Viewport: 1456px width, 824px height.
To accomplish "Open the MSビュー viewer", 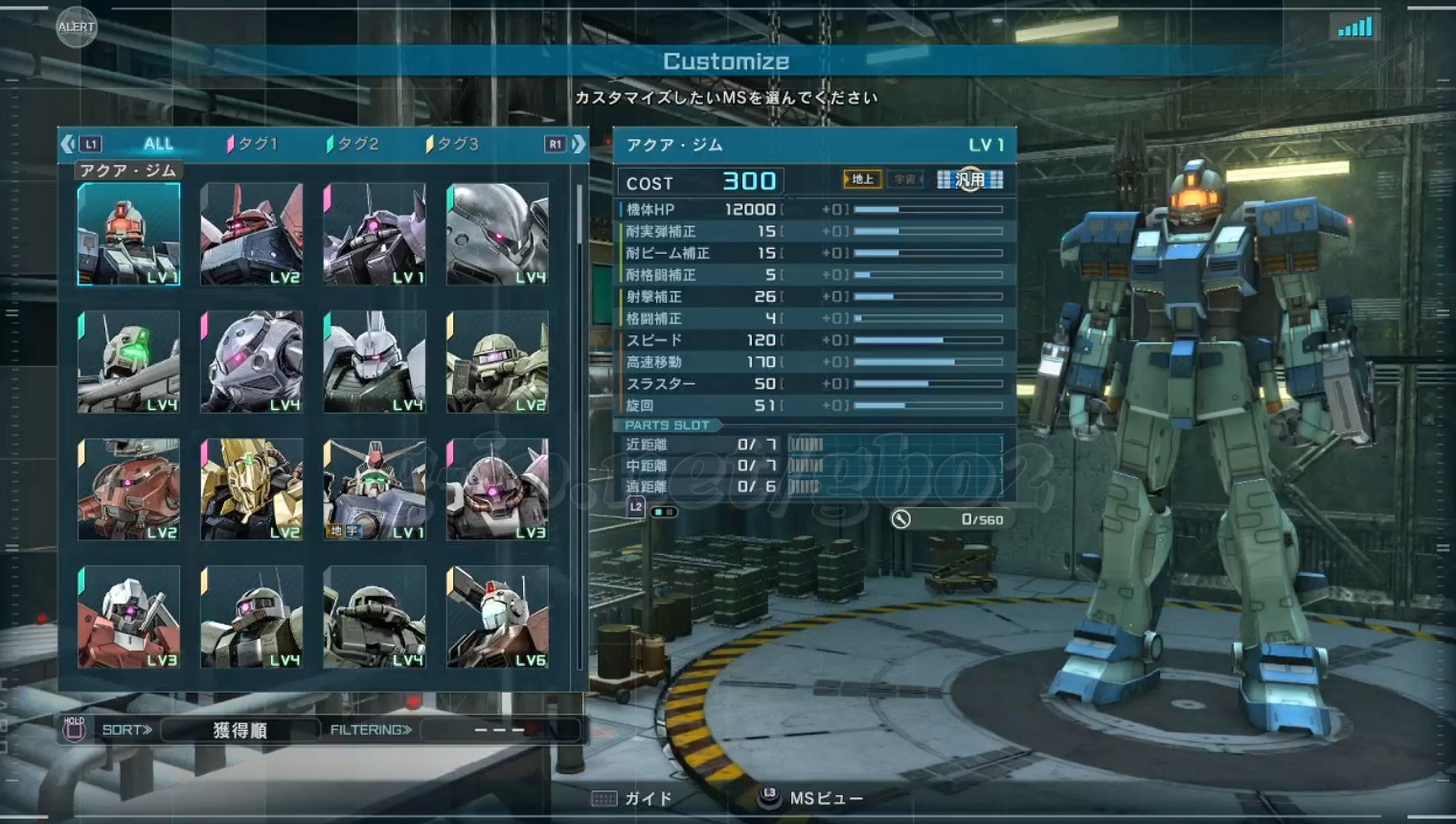I will click(x=812, y=798).
